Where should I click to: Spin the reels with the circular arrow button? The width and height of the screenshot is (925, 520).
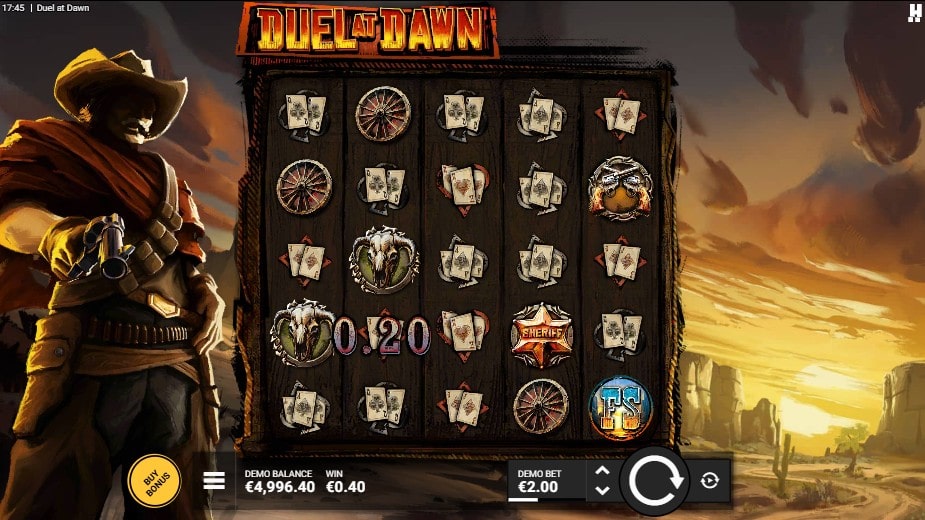click(x=655, y=481)
